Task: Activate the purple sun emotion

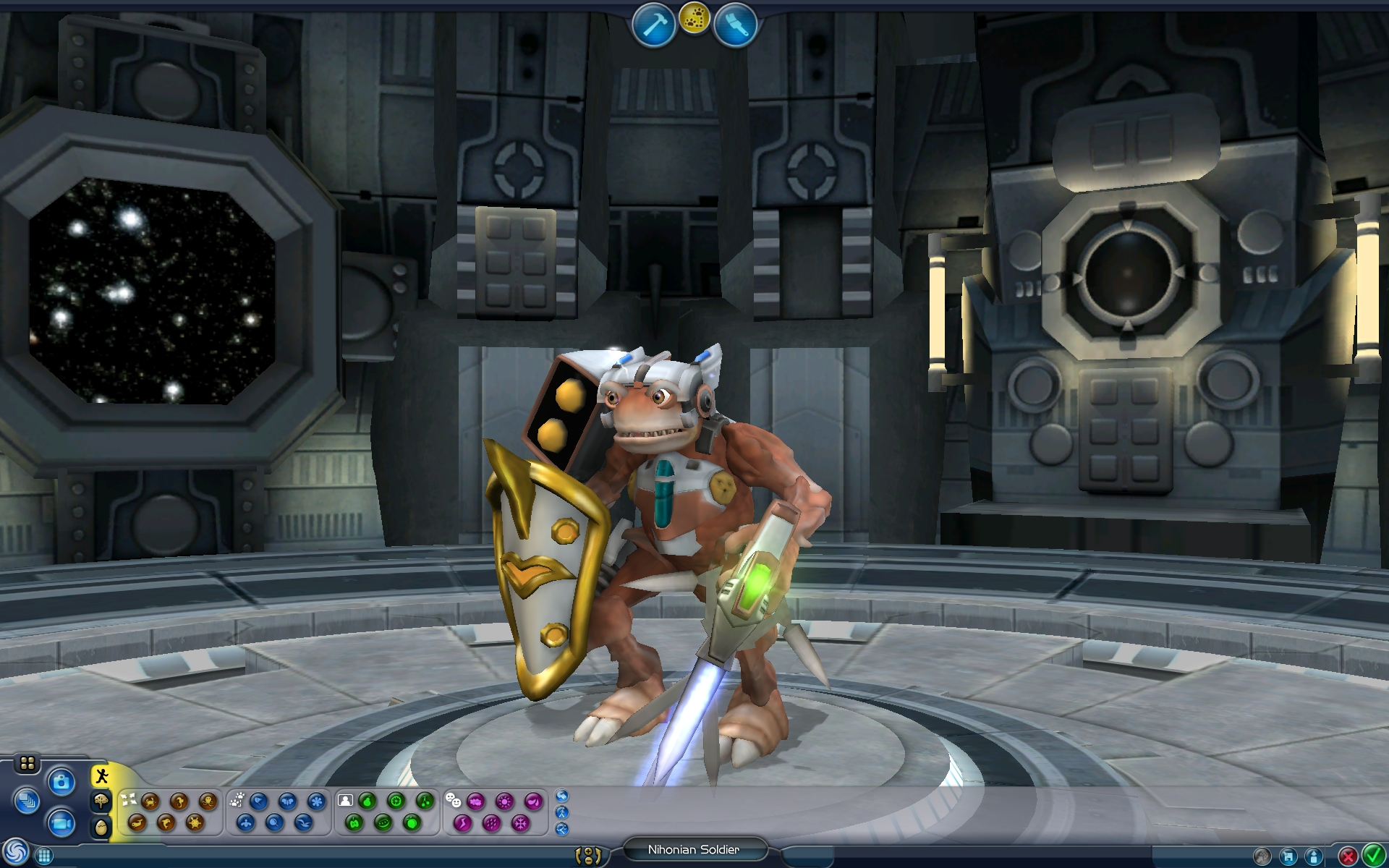Action: [504, 801]
